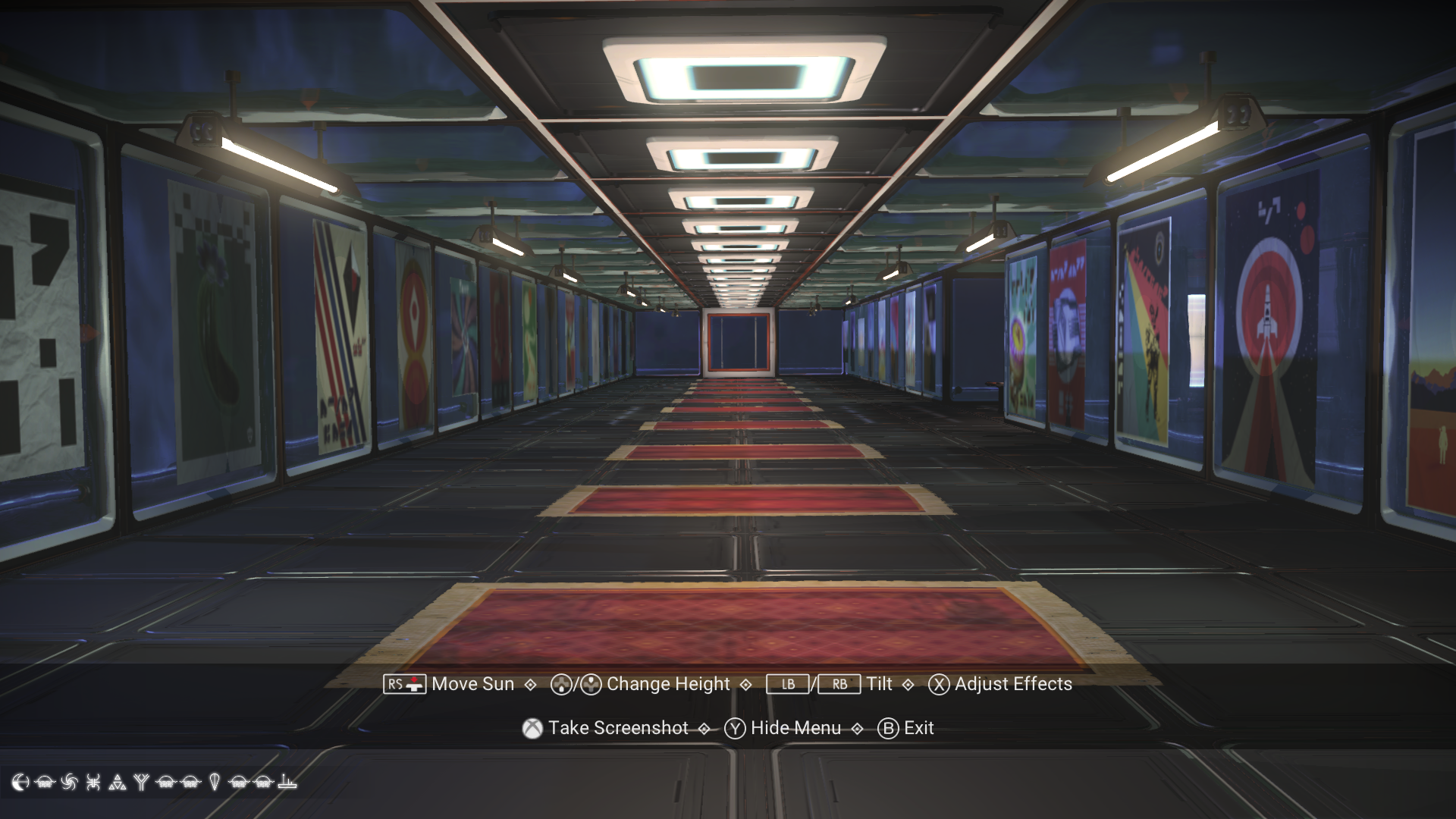Image resolution: width=1456 pixels, height=819 pixels.
Task: Click the RB button prompt icon
Action: click(840, 684)
